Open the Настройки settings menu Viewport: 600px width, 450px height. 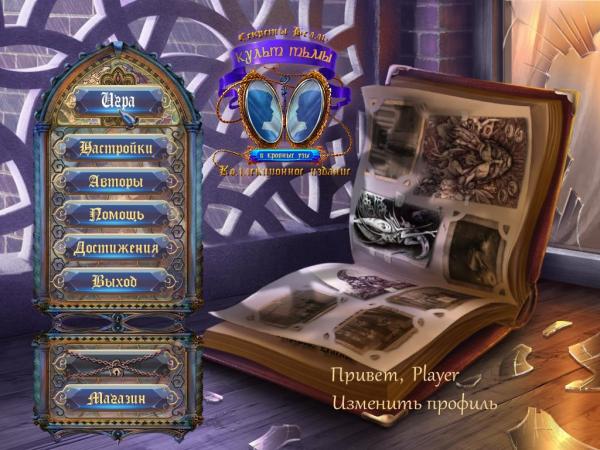click(116, 148)
